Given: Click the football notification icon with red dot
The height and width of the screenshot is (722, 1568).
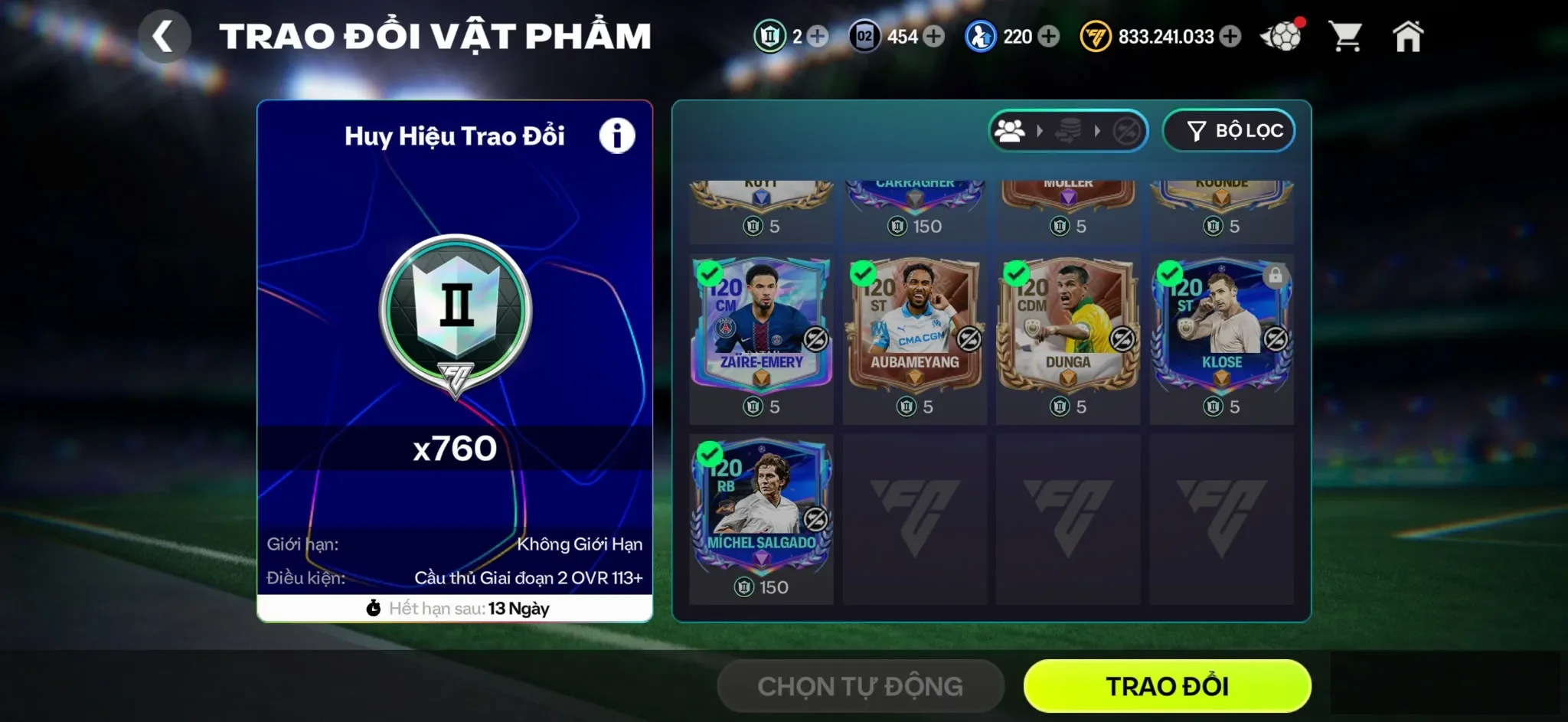Looking at the screenshot, I should [1280, 34].
